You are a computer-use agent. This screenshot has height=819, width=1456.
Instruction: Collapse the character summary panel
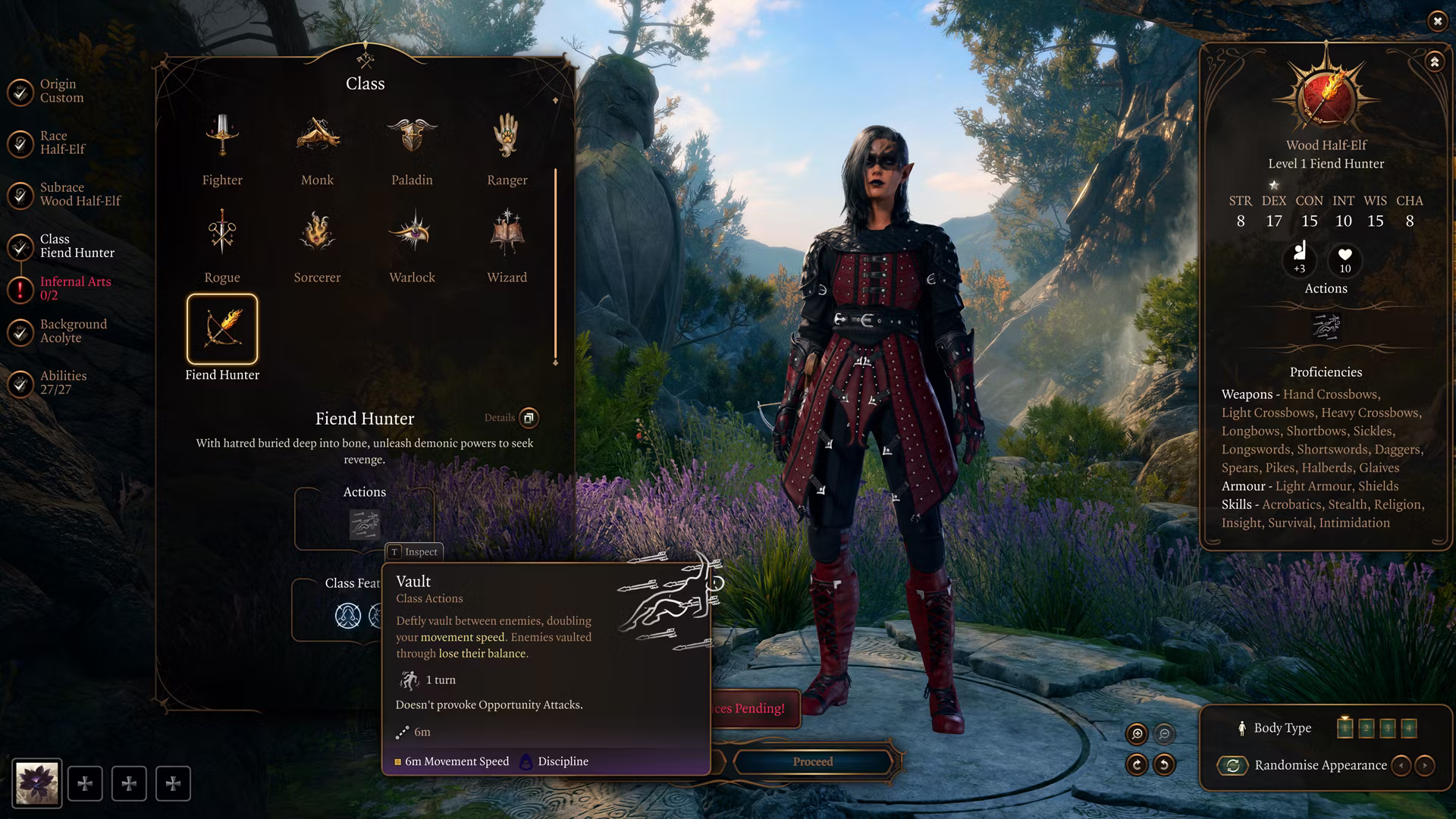1434,62
